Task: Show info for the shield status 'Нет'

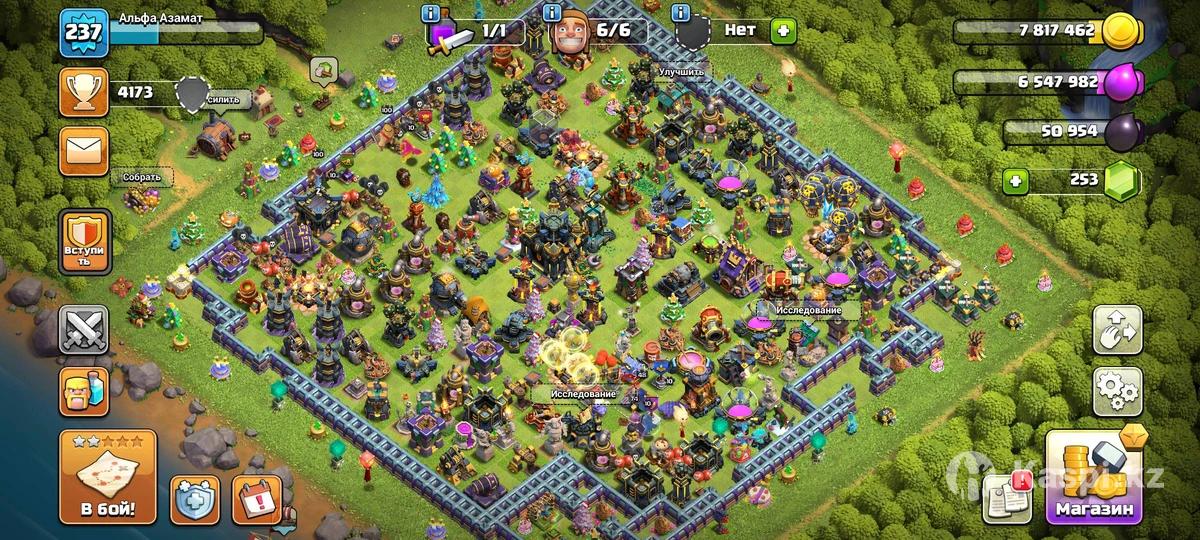Action: click(x=682, y=13)
